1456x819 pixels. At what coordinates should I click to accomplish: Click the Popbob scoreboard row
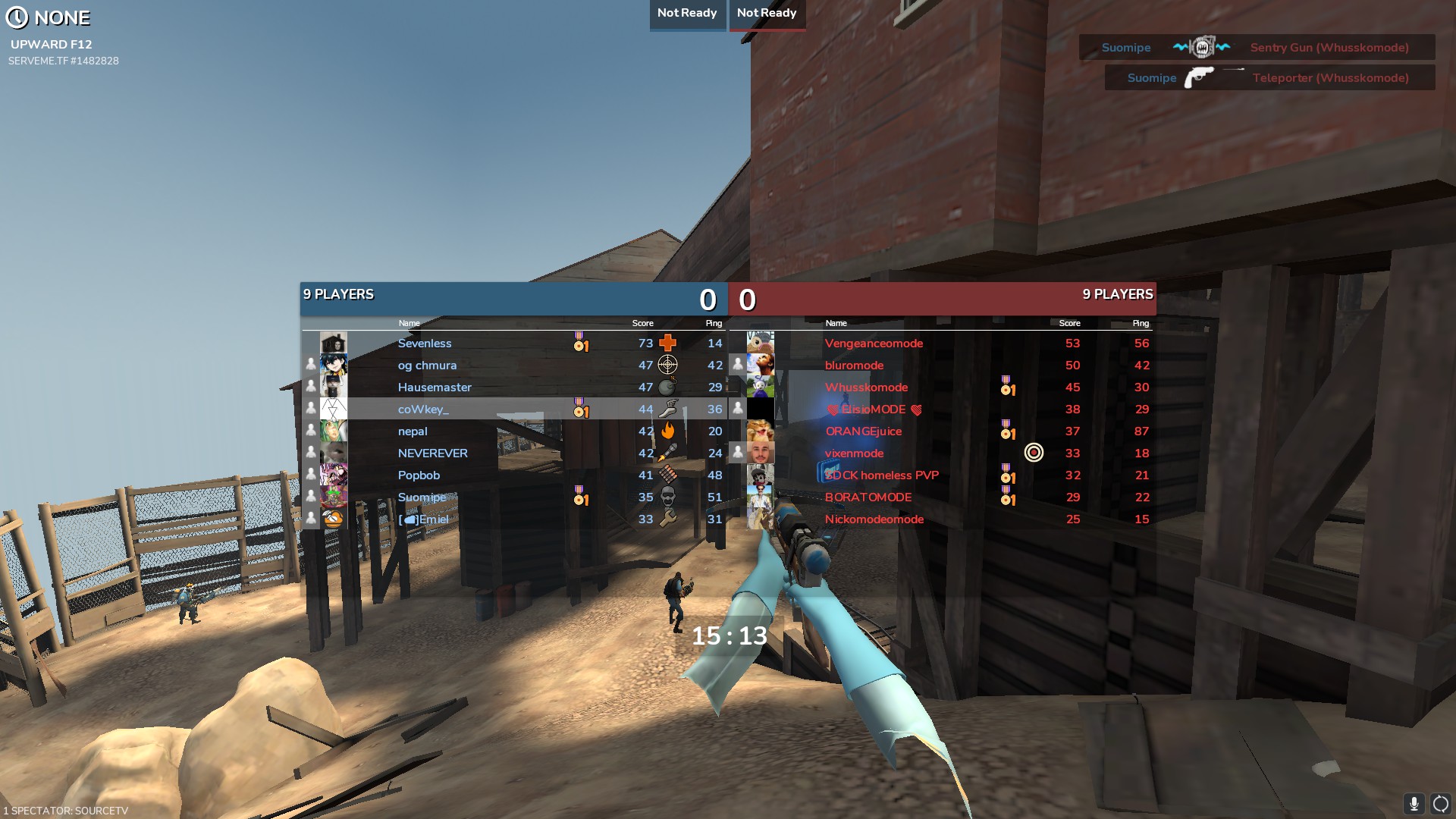click(419, 475)
